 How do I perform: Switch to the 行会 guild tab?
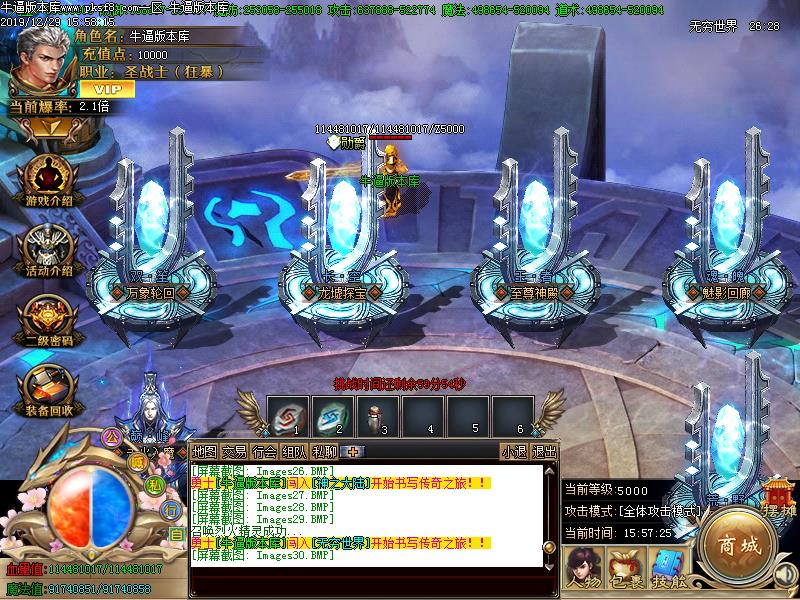coord(264,452)
